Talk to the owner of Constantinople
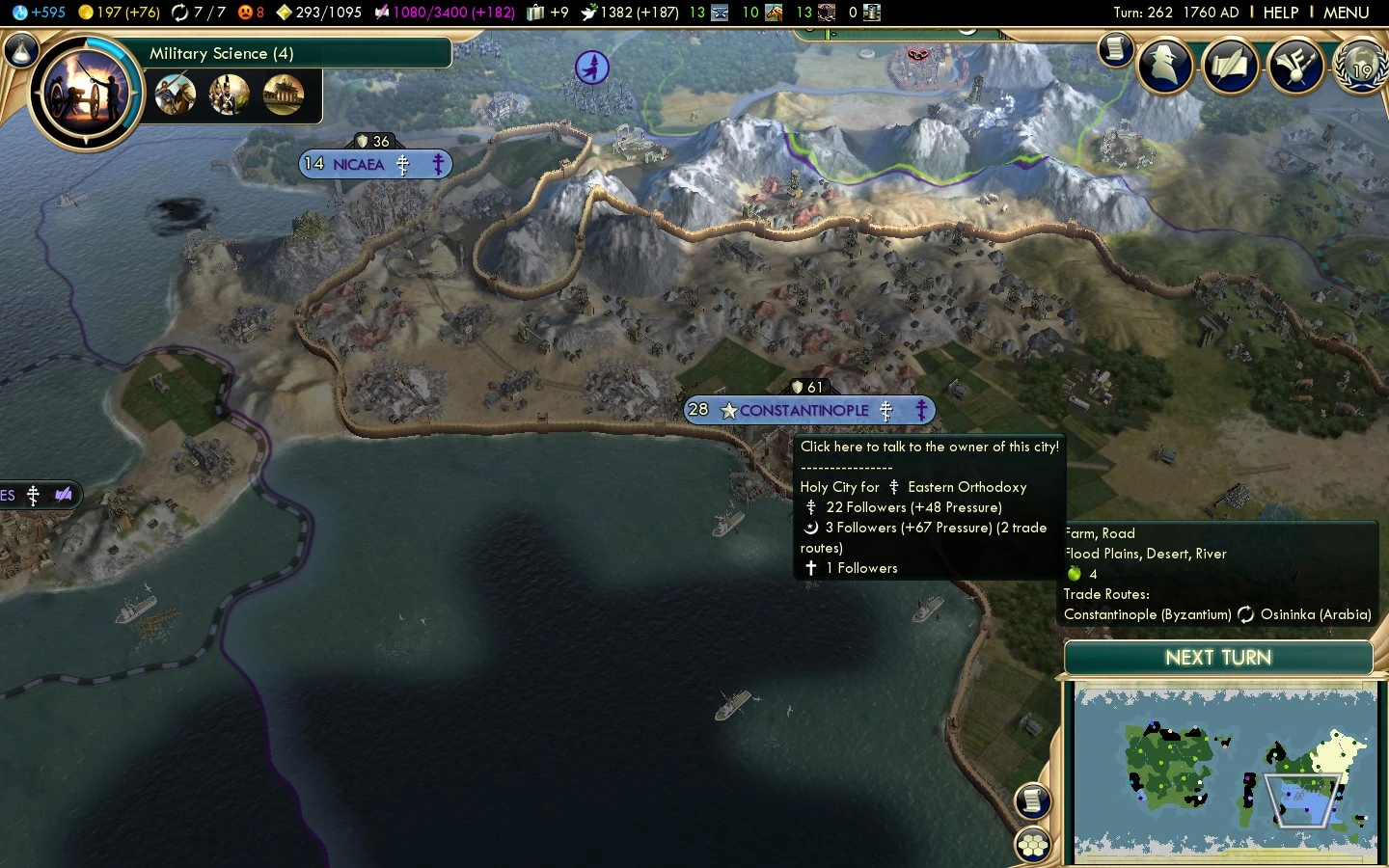This screenshot has width=1389, height=868. 808,410
